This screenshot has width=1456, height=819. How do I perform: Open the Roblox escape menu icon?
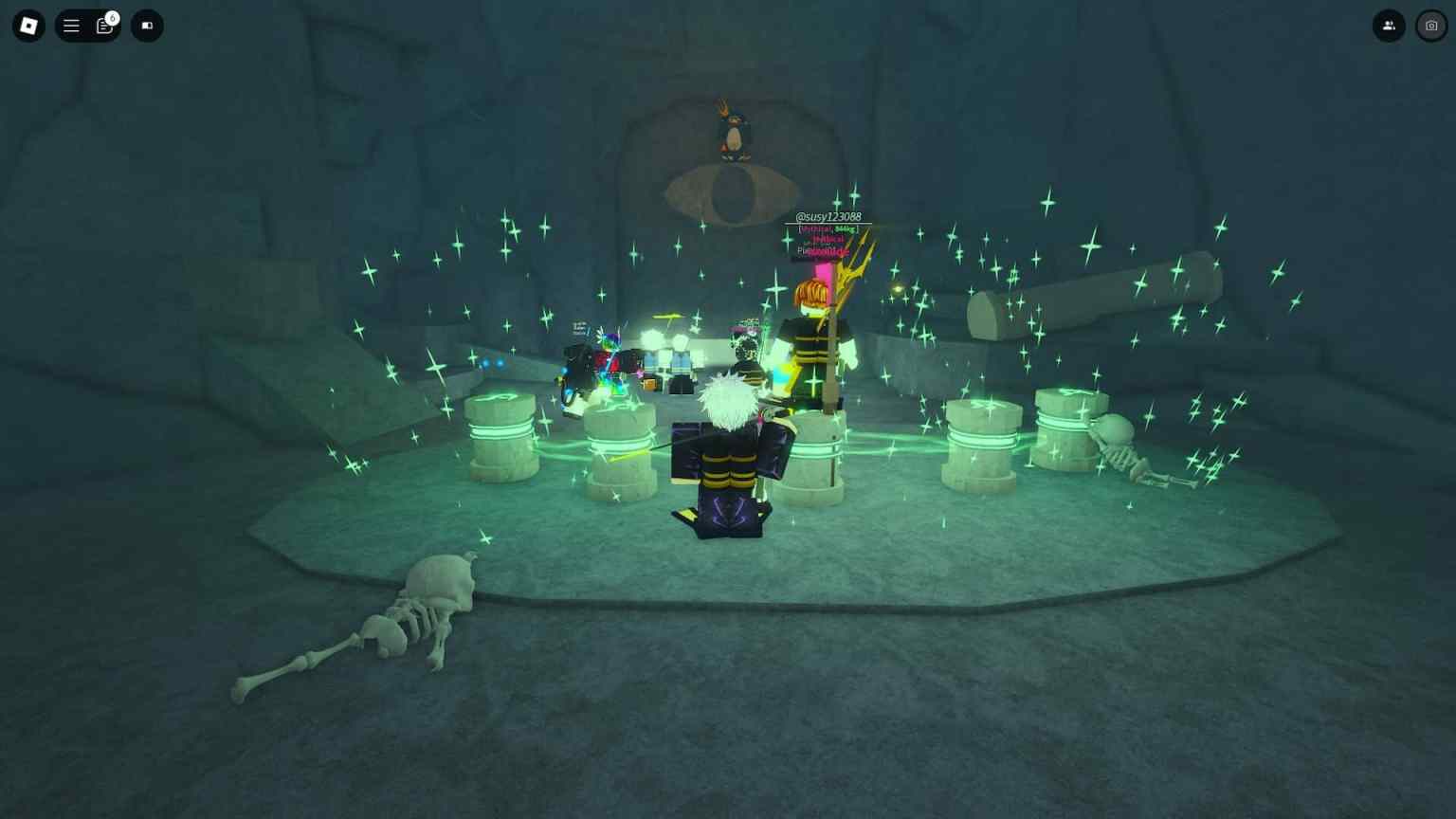[x=27, y=26]
